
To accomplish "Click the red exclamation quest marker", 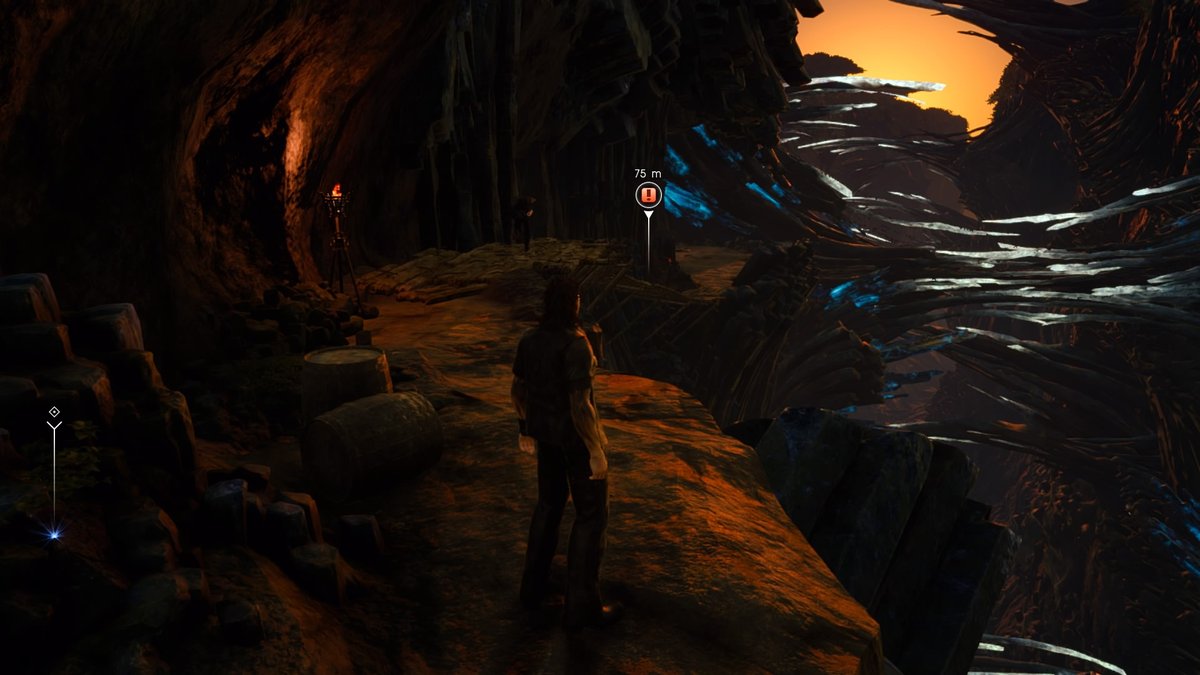I will [648, 195].
